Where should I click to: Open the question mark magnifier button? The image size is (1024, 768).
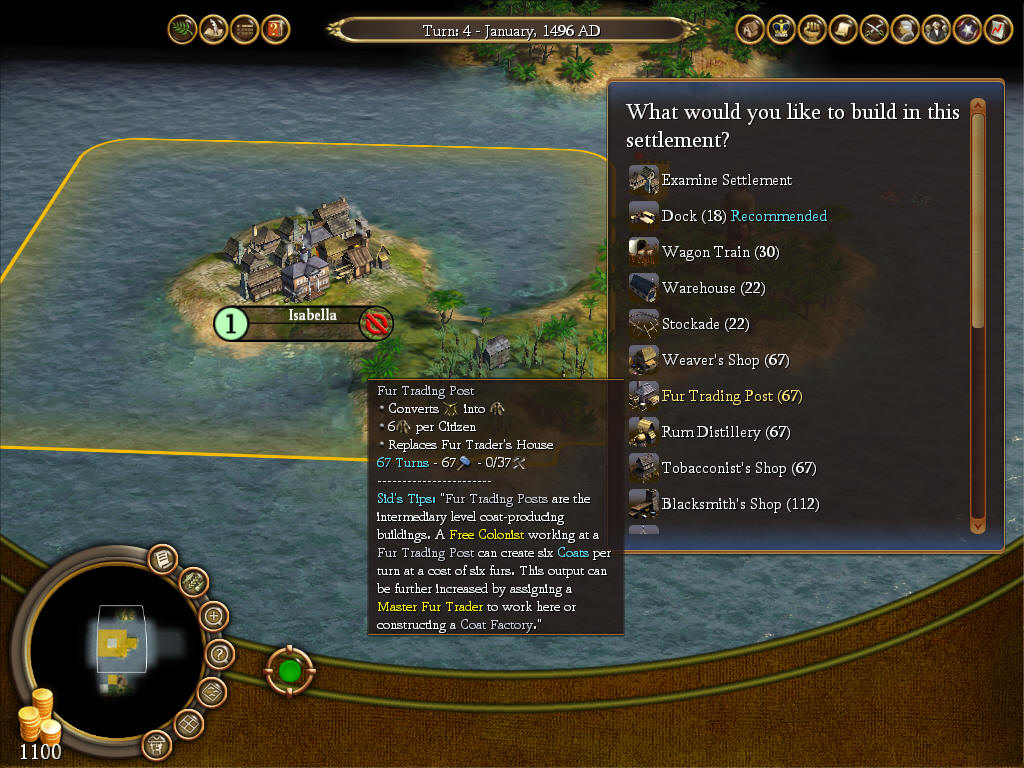[x=220, y=655]
